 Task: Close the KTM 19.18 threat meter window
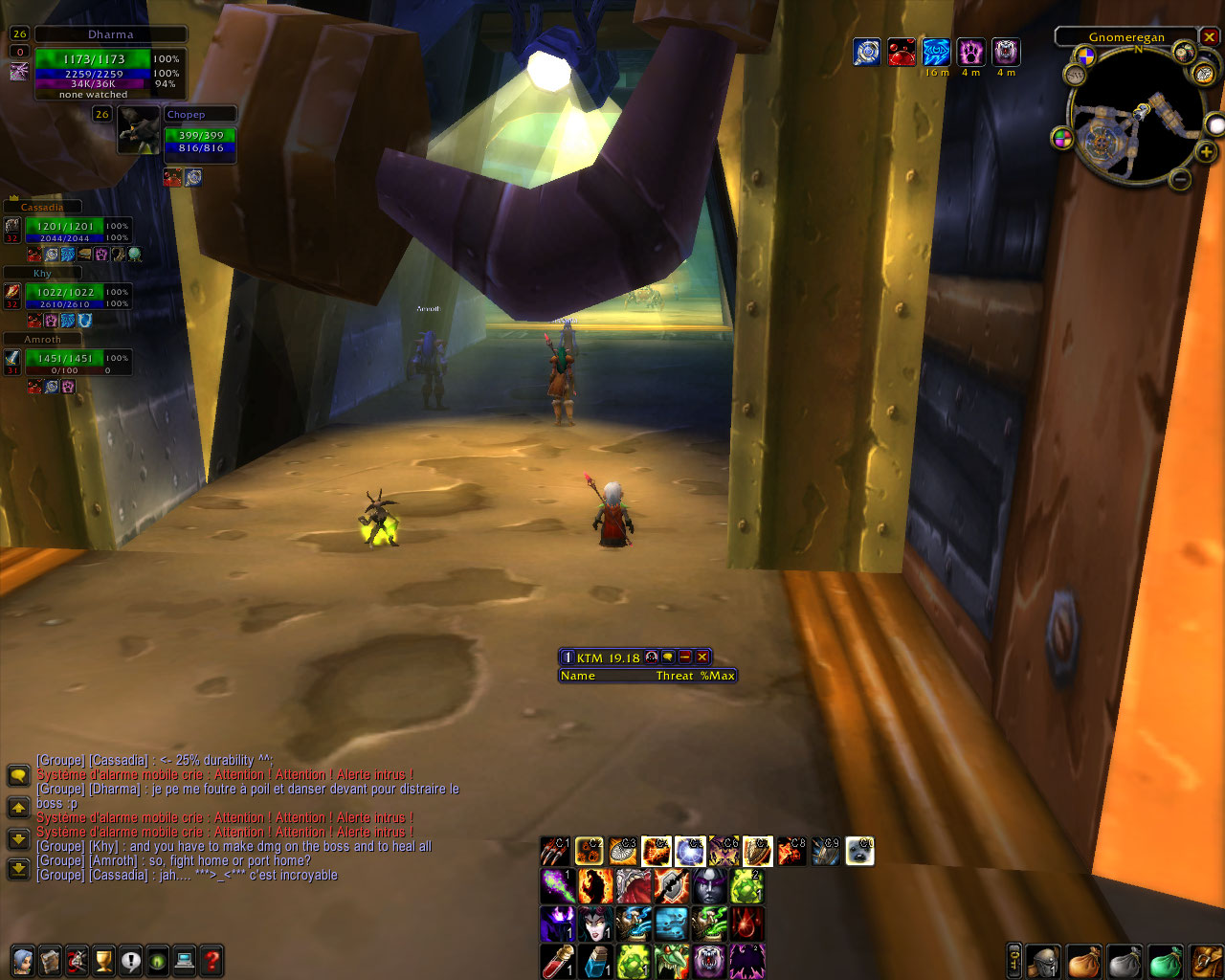pyautogui.click(x=702, y=657)
